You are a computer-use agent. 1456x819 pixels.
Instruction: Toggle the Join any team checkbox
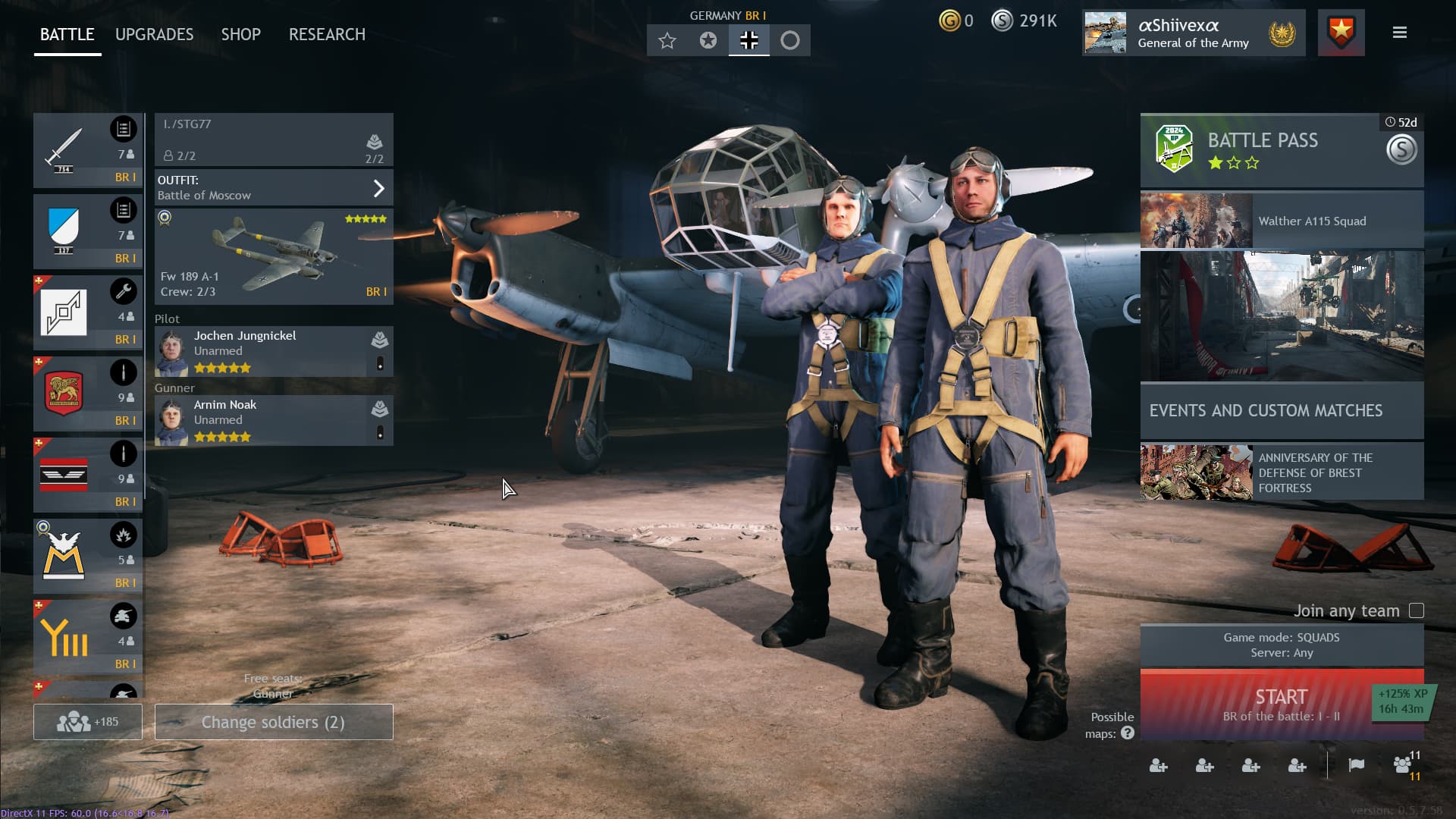click(x=1416, y=611)
